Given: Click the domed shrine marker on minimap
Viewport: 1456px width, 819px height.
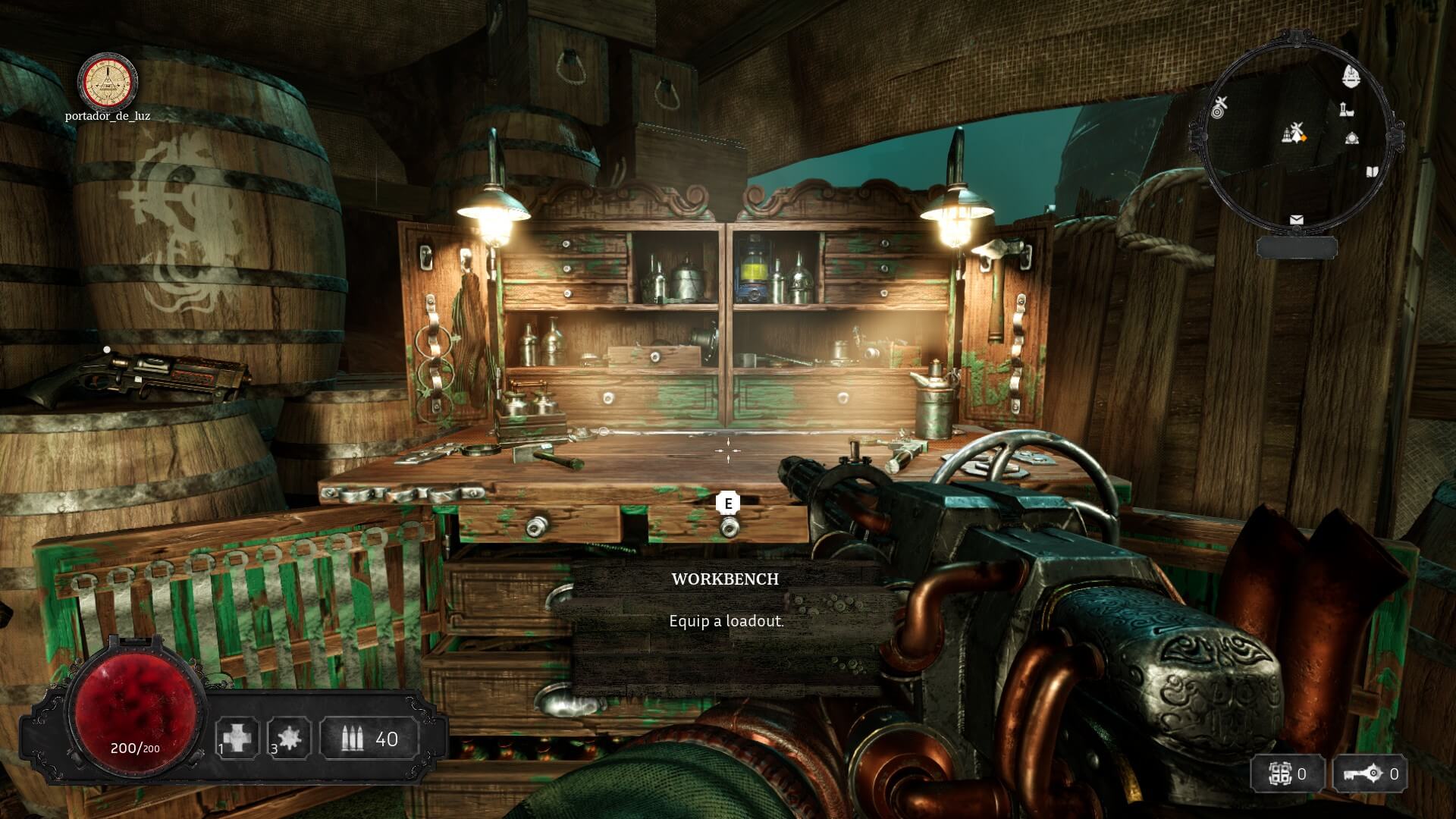Looking at the screenshot, I should [x=1351, y=138].
